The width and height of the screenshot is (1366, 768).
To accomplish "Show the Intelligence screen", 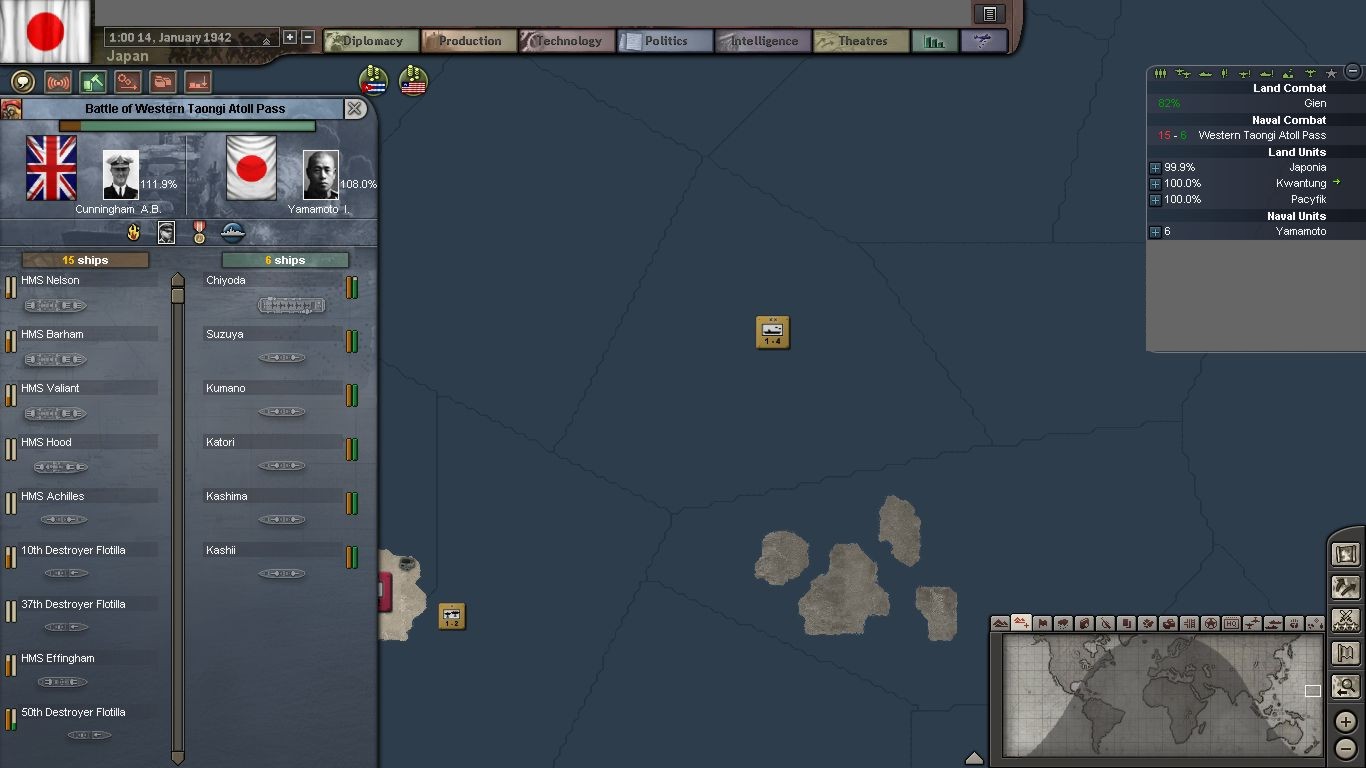I will 763,41.
